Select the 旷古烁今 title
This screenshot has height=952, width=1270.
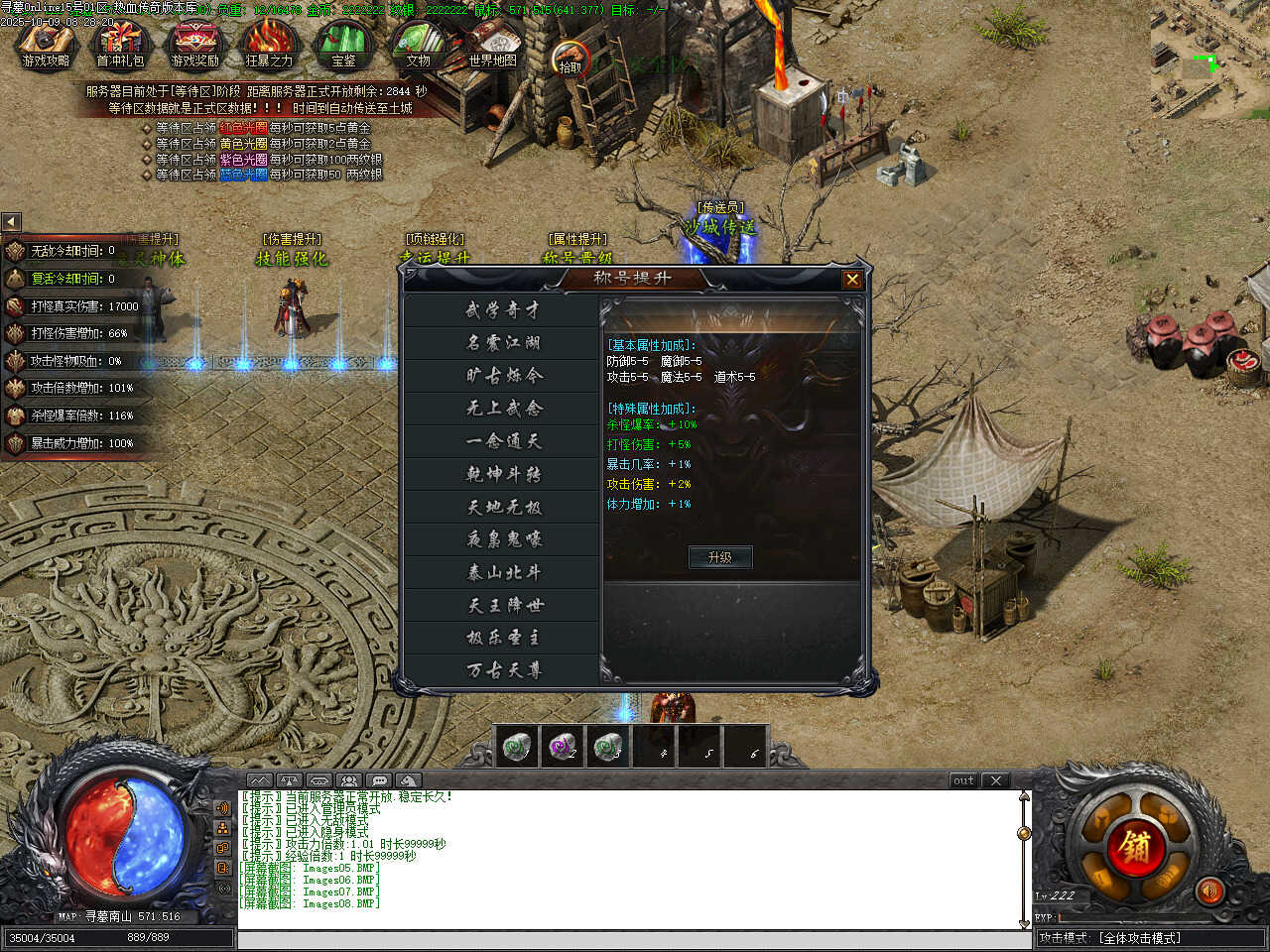point(503,376)
